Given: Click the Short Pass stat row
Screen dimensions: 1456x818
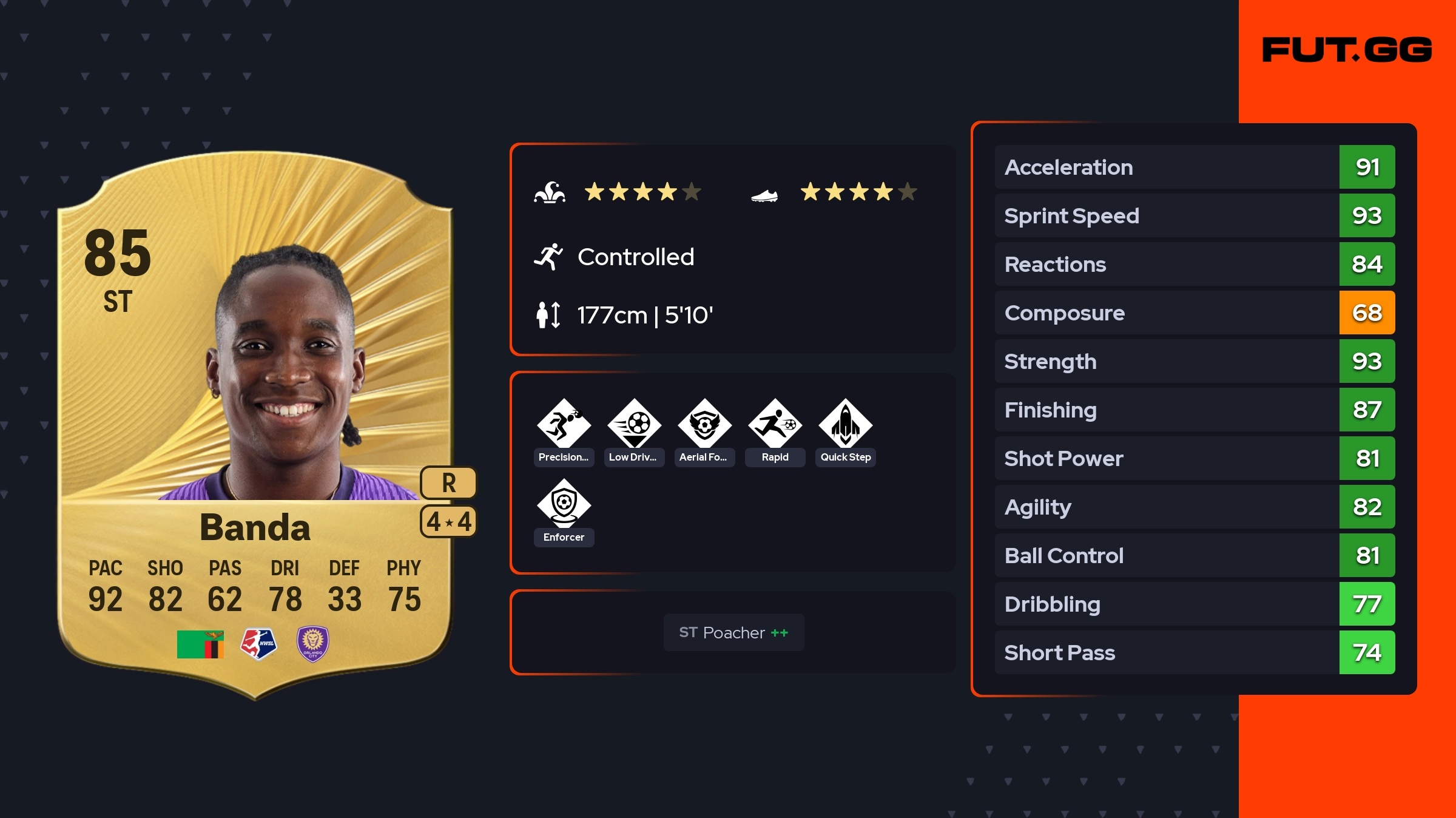Looking at the screenshot, I should (x=1194, y=652).
